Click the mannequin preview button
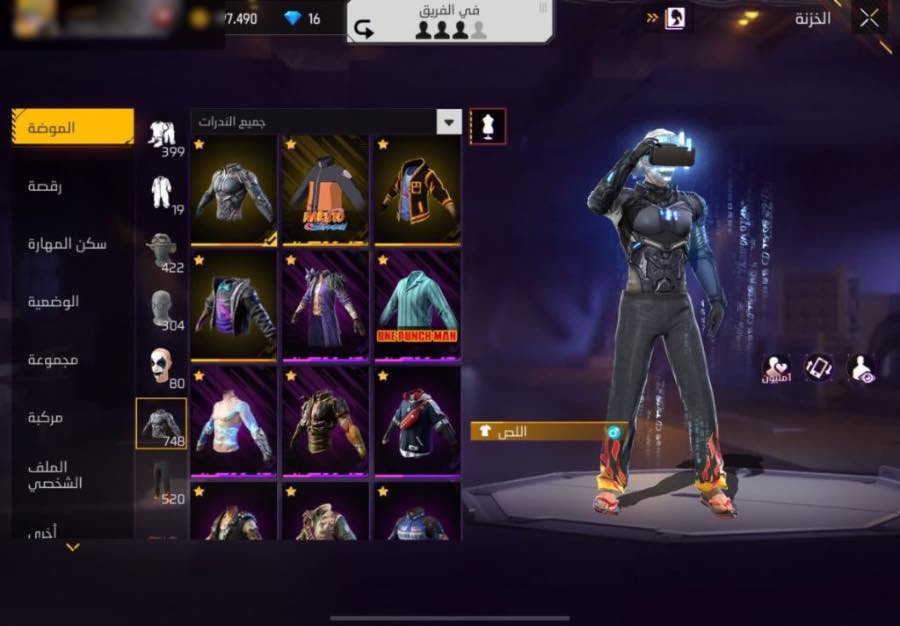The width and height of the screenshot is (900, 626). (487, 127)
